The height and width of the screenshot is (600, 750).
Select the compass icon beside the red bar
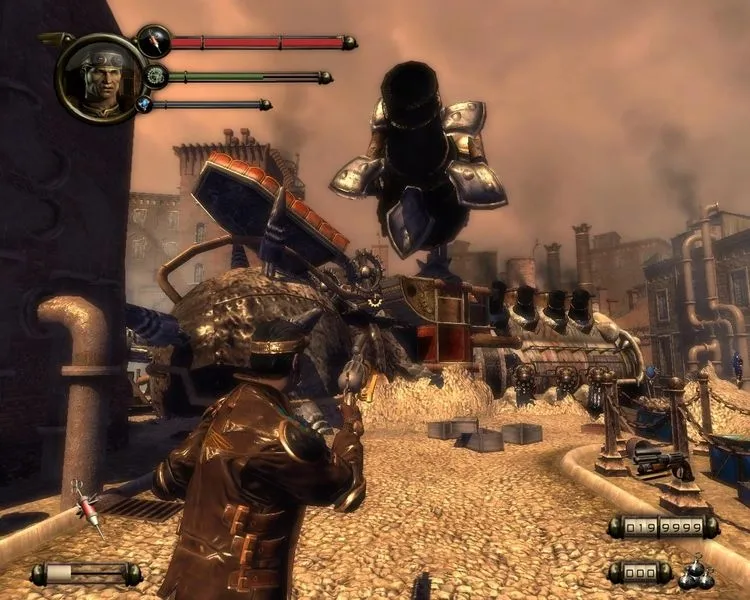[x=154, y=41]
